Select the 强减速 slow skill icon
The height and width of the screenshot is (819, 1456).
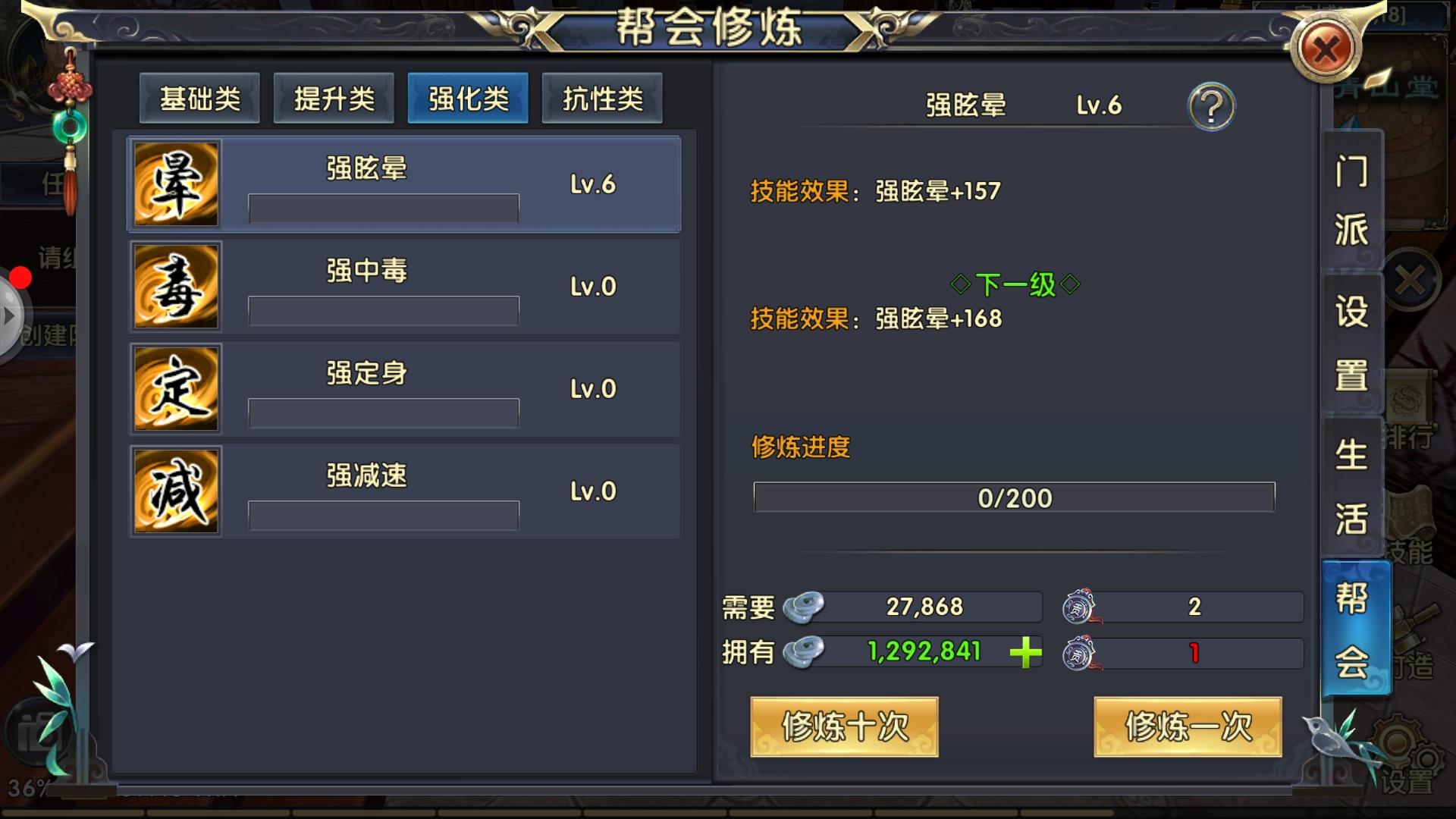click(175, 491)
